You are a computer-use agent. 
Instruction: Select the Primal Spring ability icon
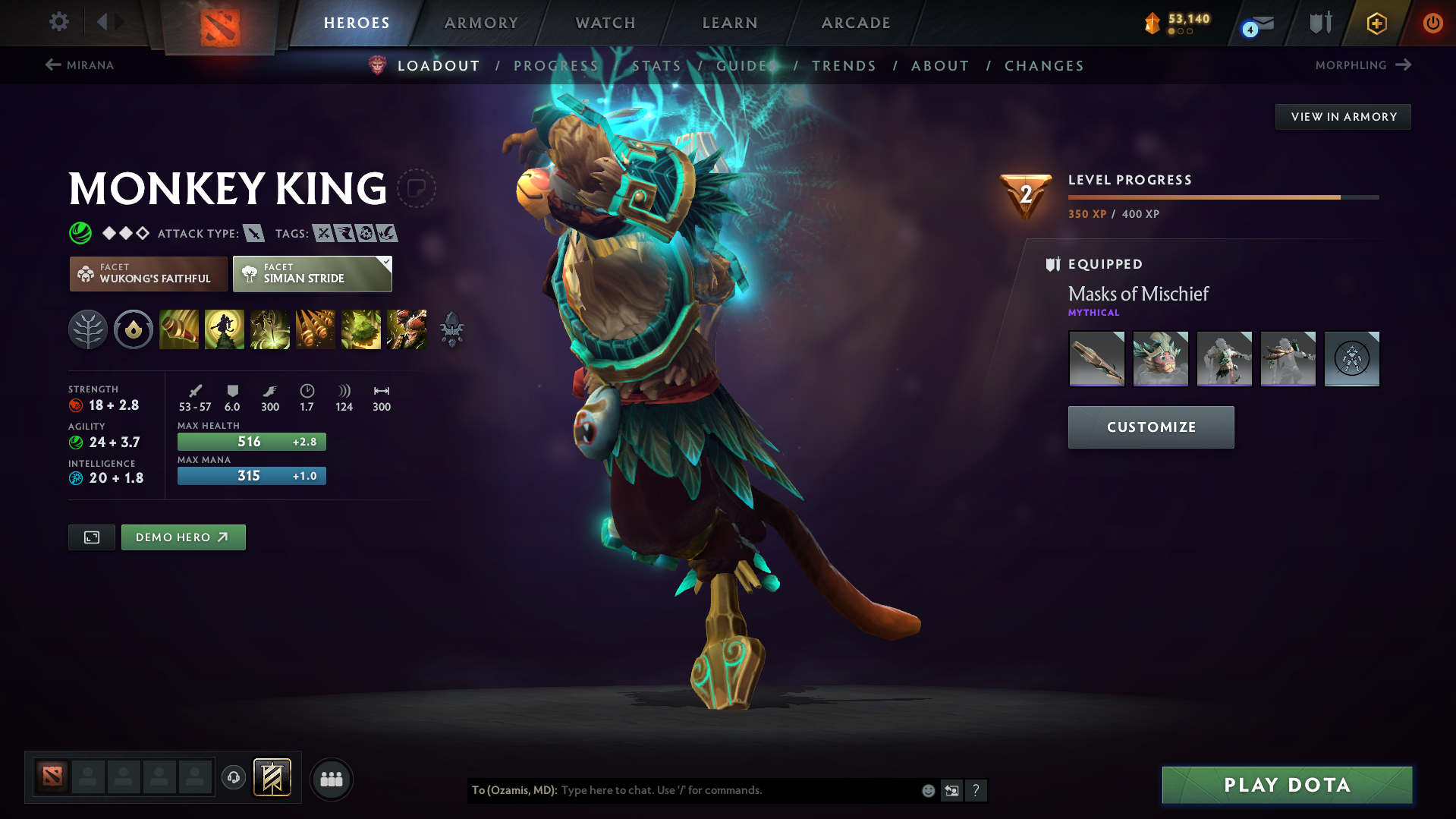270,329
